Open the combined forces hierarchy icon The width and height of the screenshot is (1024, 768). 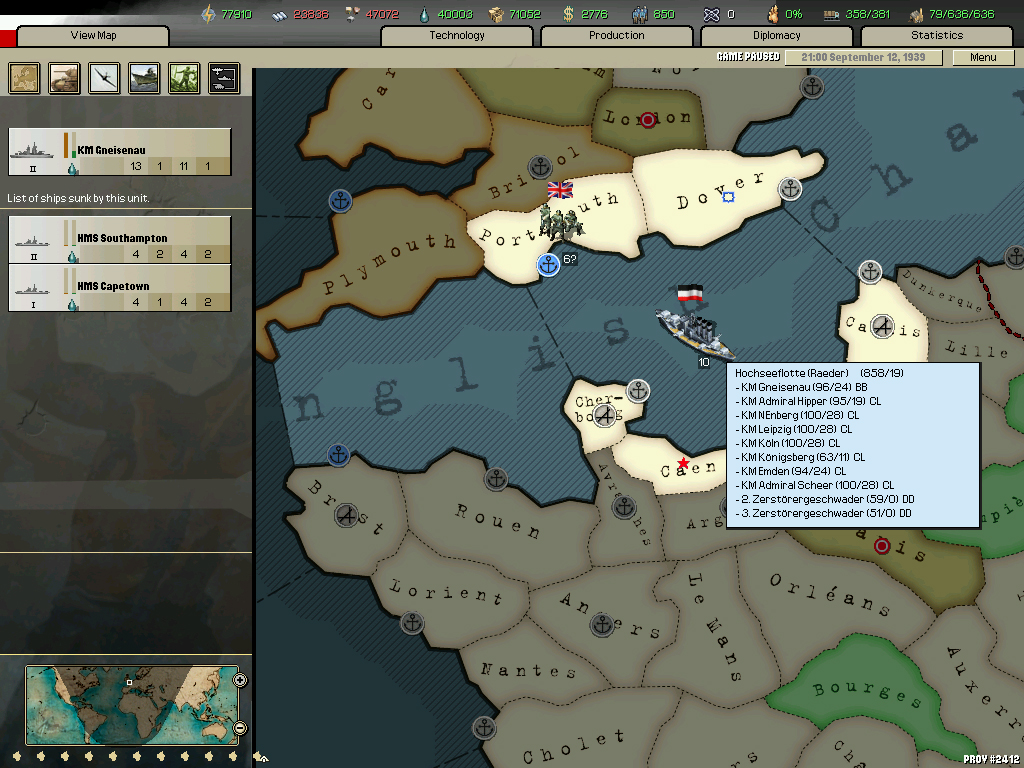click(224, 78)
